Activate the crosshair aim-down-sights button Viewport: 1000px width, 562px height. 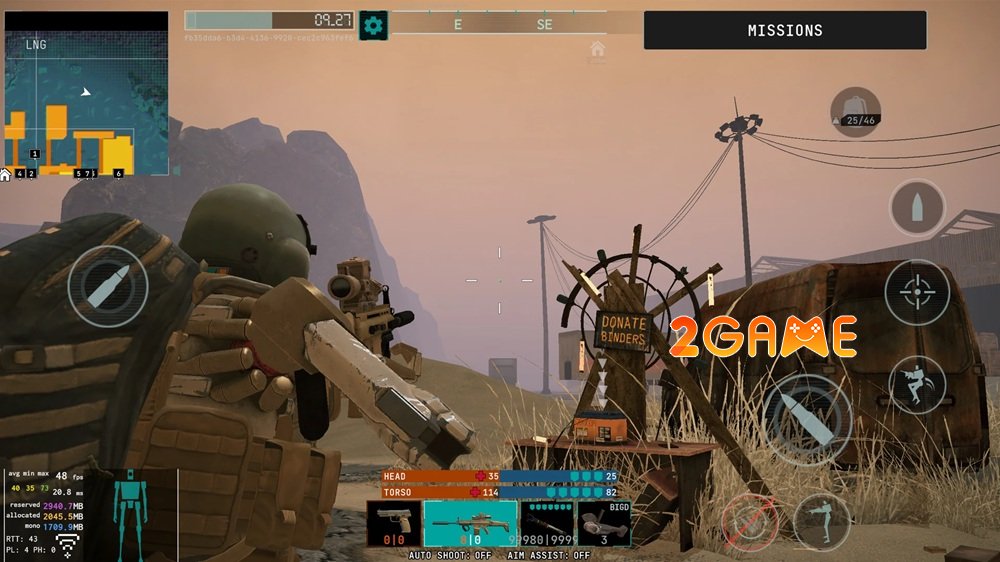coord(917,292)
